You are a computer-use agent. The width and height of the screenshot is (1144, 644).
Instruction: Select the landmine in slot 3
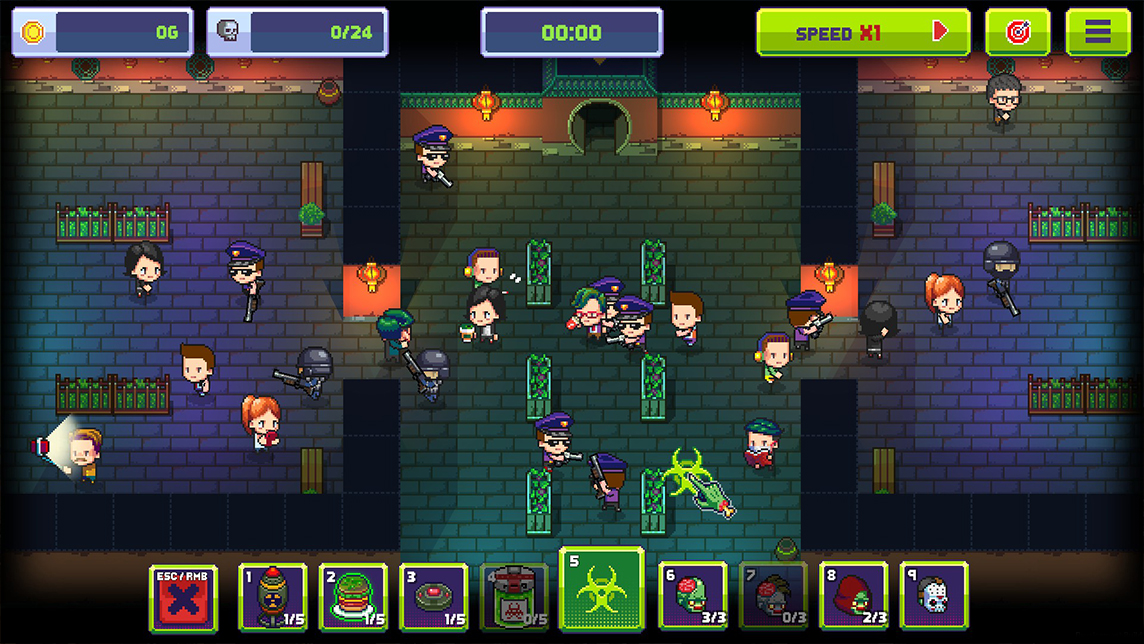point(433,598)
